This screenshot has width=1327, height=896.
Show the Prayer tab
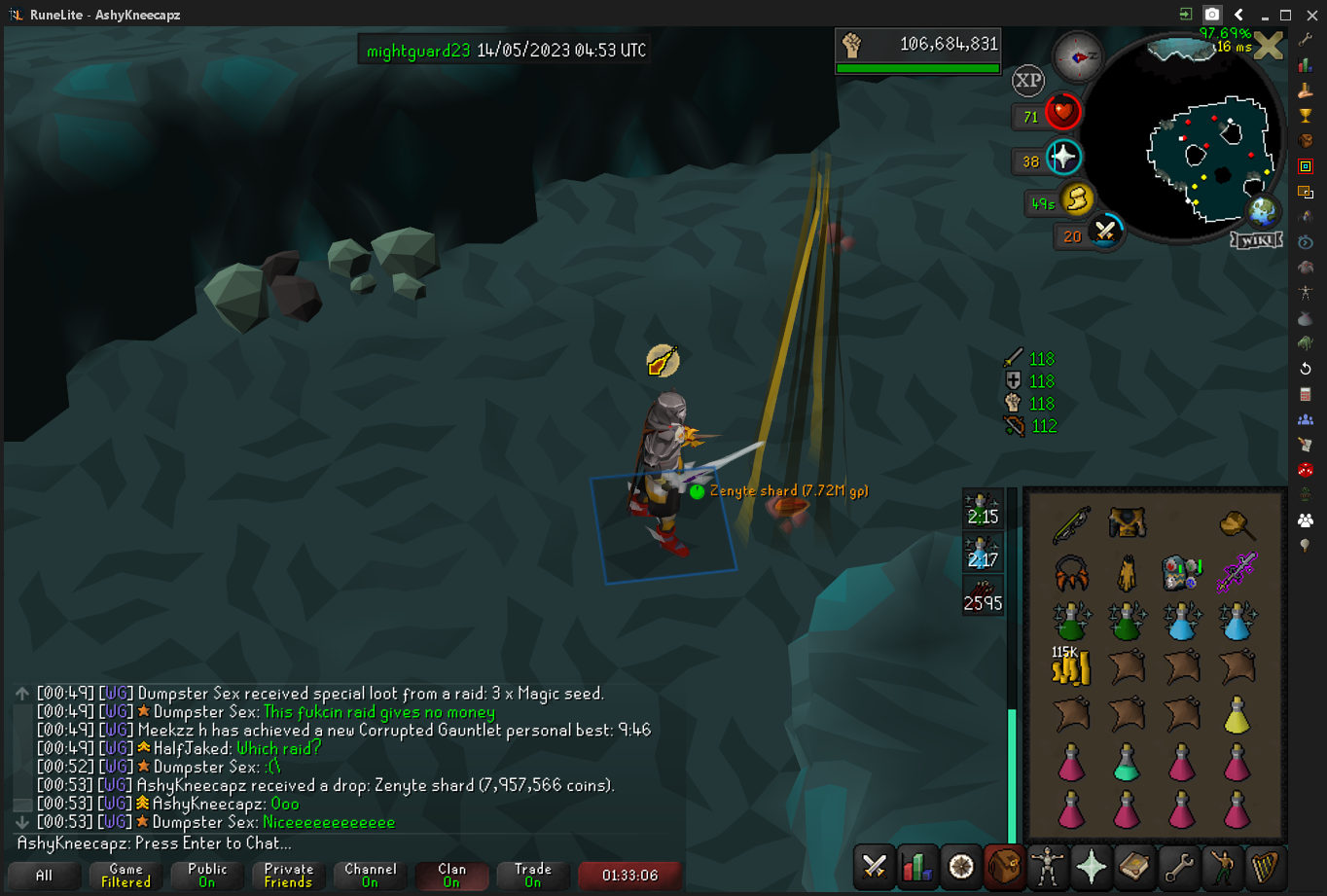1091,867
